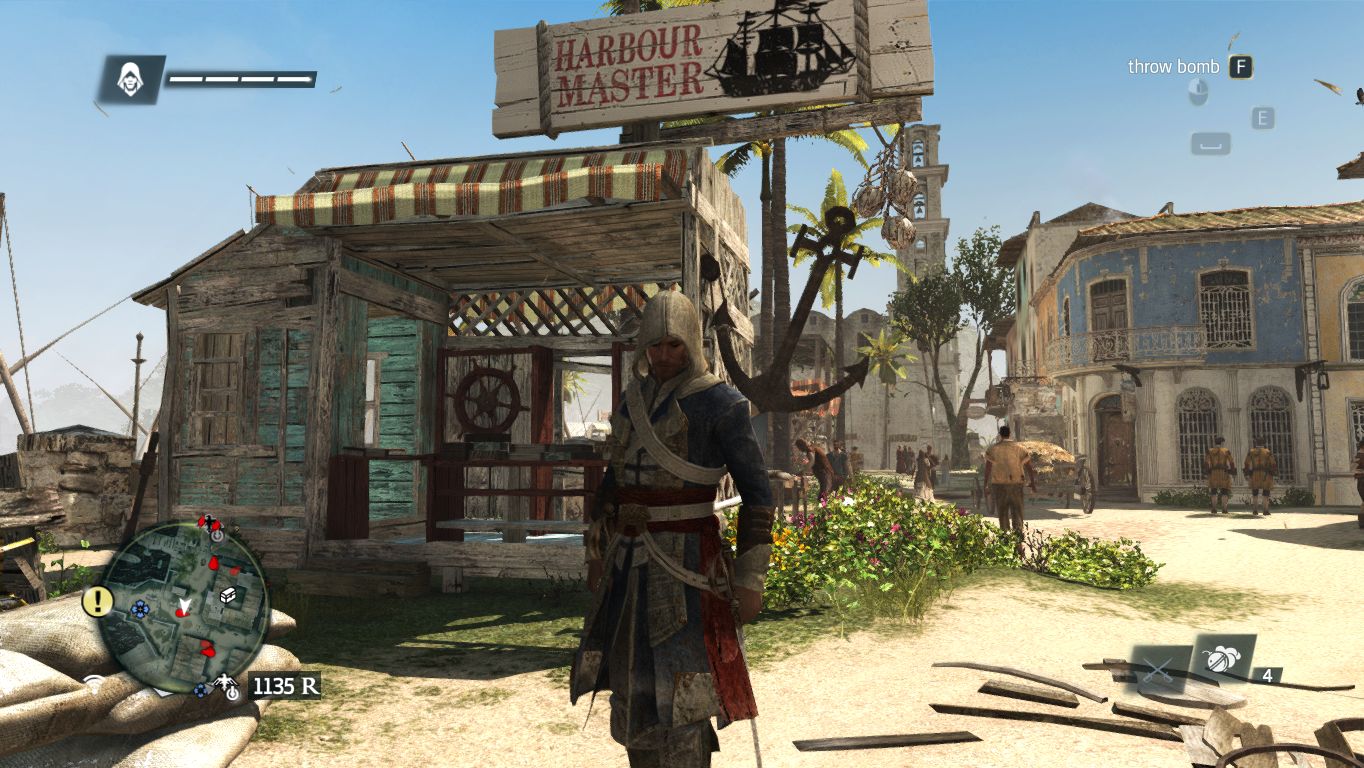Image resolution: width=1364 pixels, height=768 pixels.
Task: Open the circular minimap
Action: pos(185,603)
